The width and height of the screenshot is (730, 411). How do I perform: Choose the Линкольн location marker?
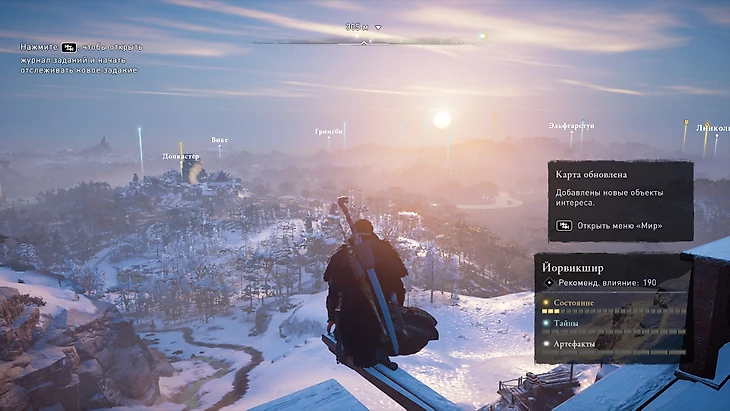tap(712, 128)
